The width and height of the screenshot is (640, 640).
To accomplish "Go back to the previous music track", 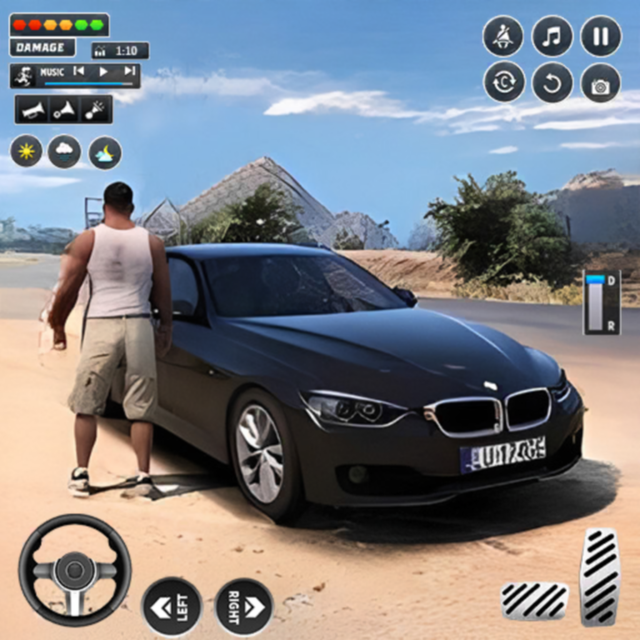I will pyautogui.click(x=78, y=72).
